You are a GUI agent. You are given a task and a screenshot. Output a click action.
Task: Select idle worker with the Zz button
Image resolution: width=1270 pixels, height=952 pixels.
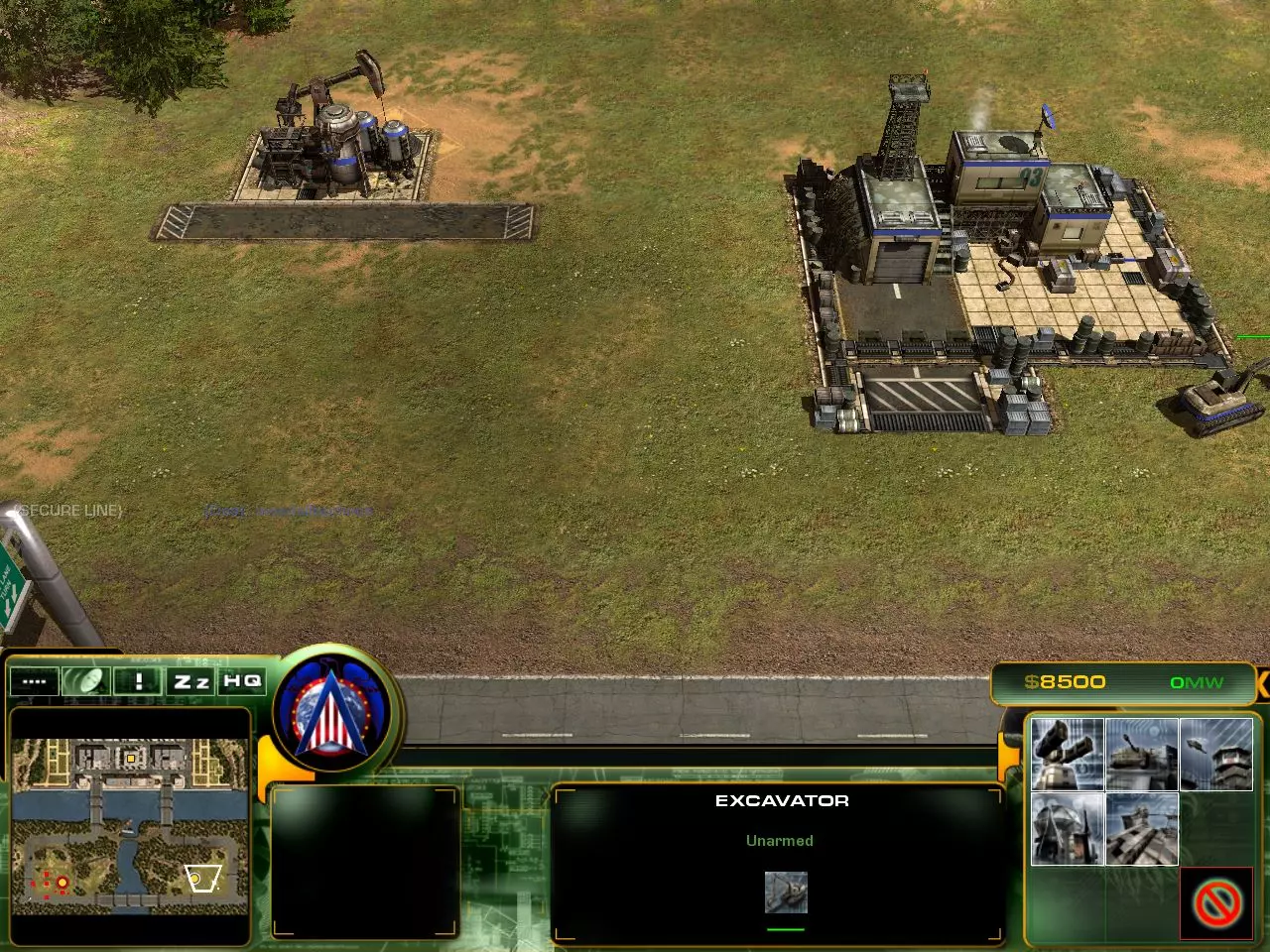pyautogui.click(x=191, y=681)
